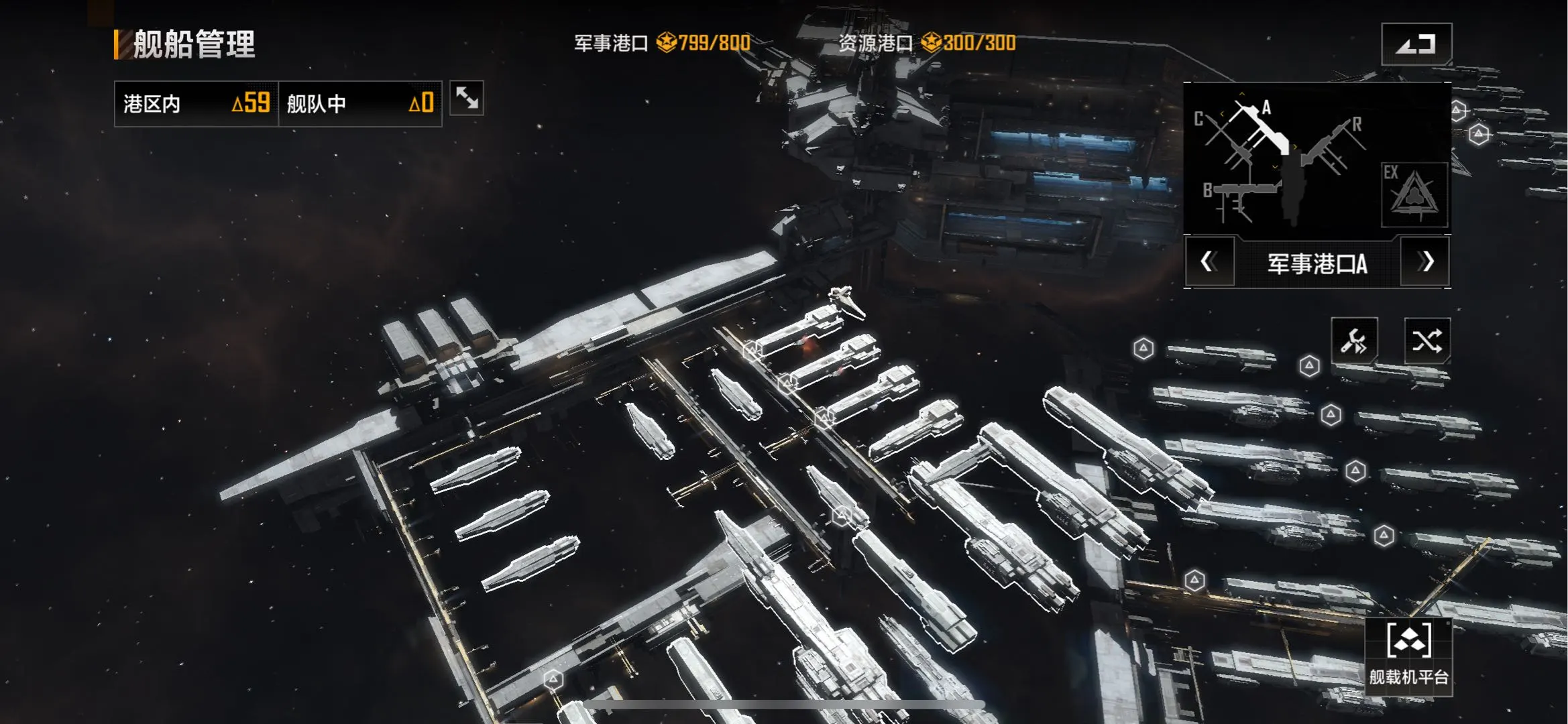Viewport: 1568px width, 724px height.
Task: Show ships in the 港区内 list
Action: click(x=196, y=104)
